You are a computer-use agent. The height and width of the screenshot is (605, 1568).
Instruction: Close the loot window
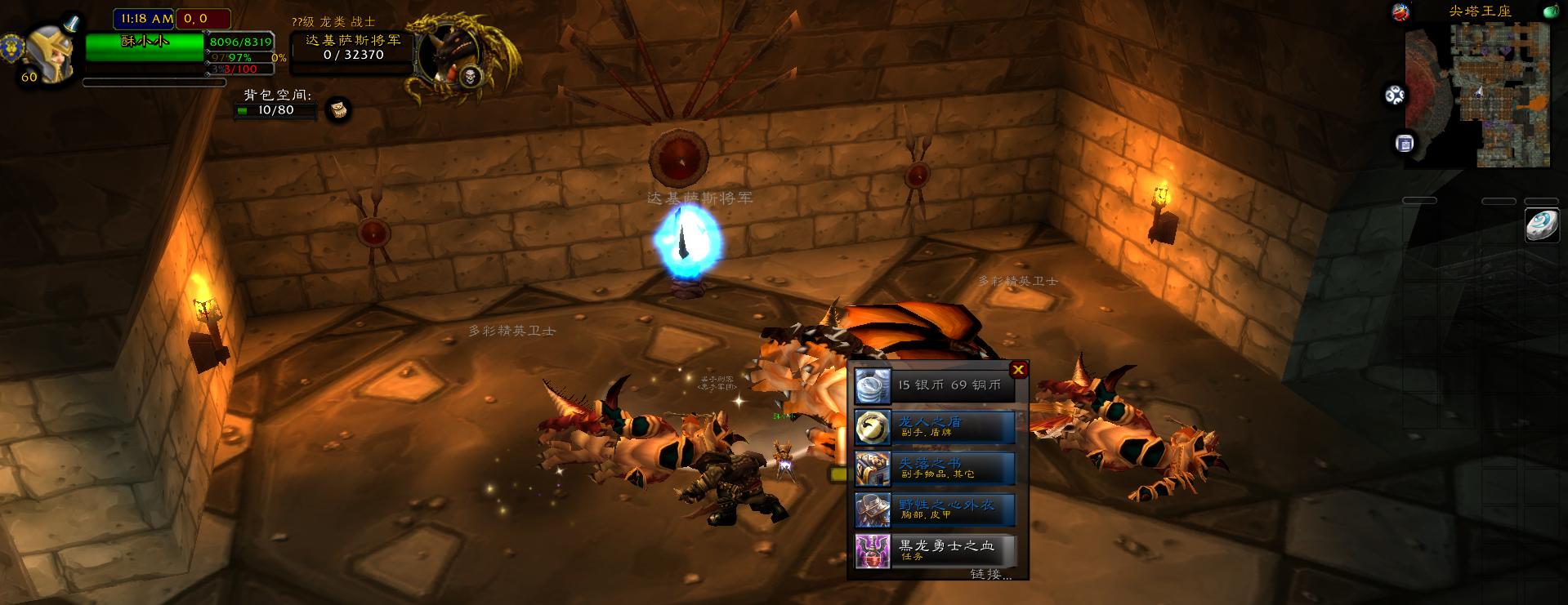coord(1018,370)
